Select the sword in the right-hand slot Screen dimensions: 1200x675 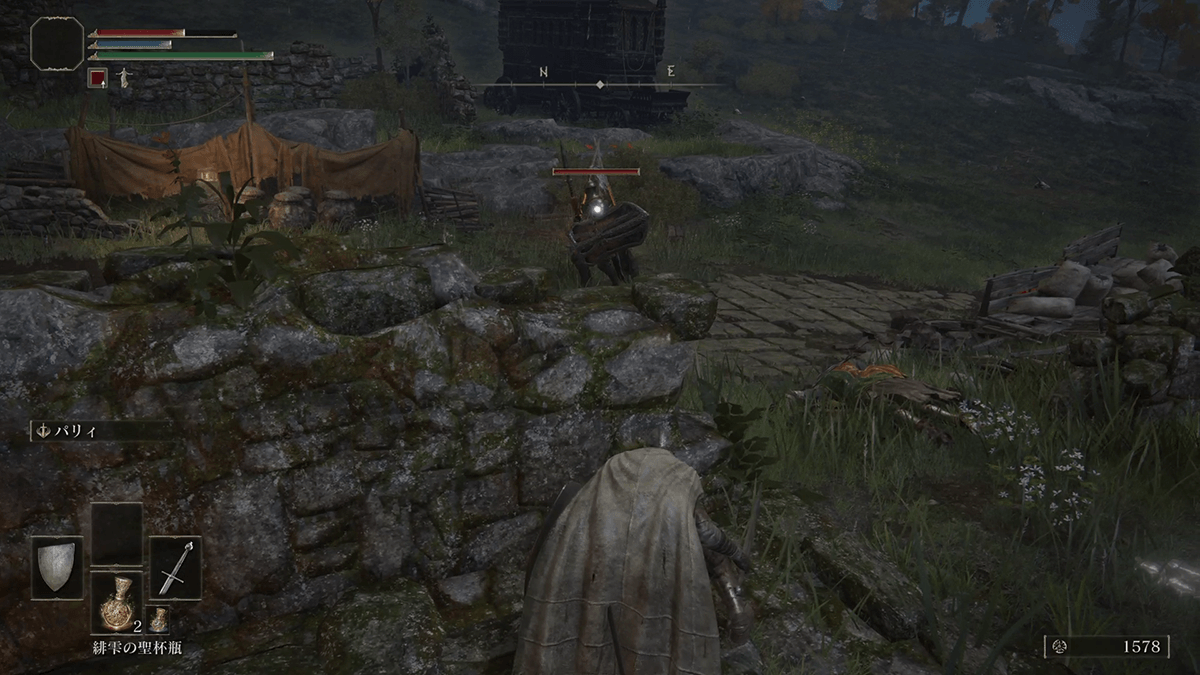click(175, 567)
